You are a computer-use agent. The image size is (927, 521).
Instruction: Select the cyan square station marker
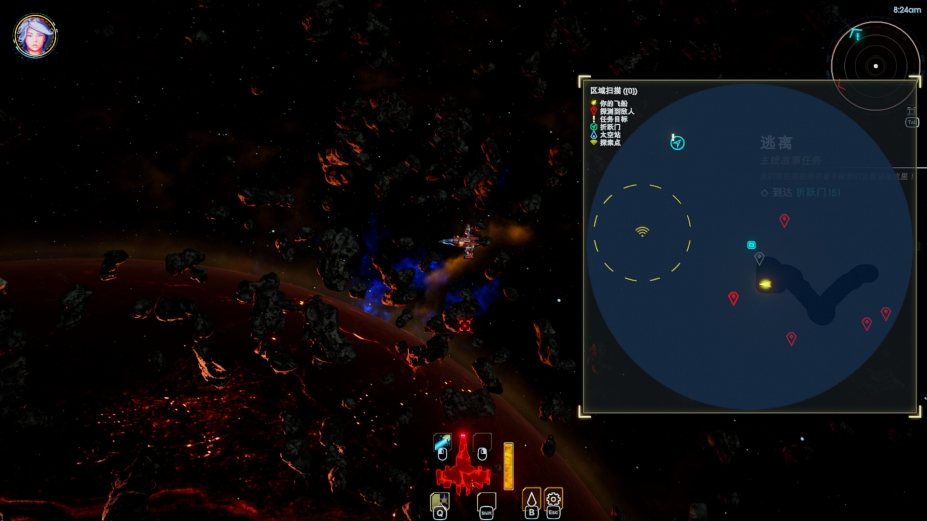pos(751,245)
